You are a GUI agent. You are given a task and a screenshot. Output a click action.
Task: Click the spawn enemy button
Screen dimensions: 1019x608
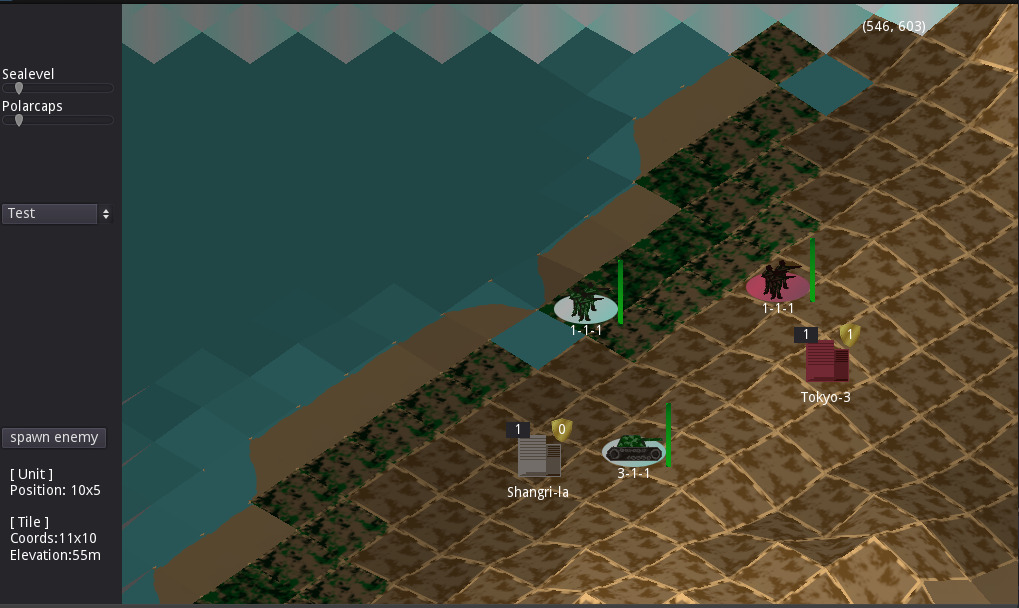point(55,438)
